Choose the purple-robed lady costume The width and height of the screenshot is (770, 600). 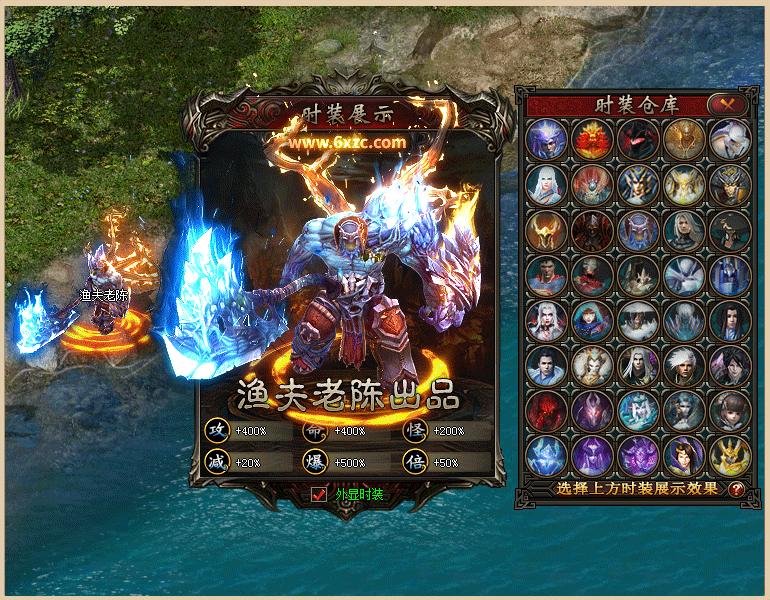coord(684,457)
